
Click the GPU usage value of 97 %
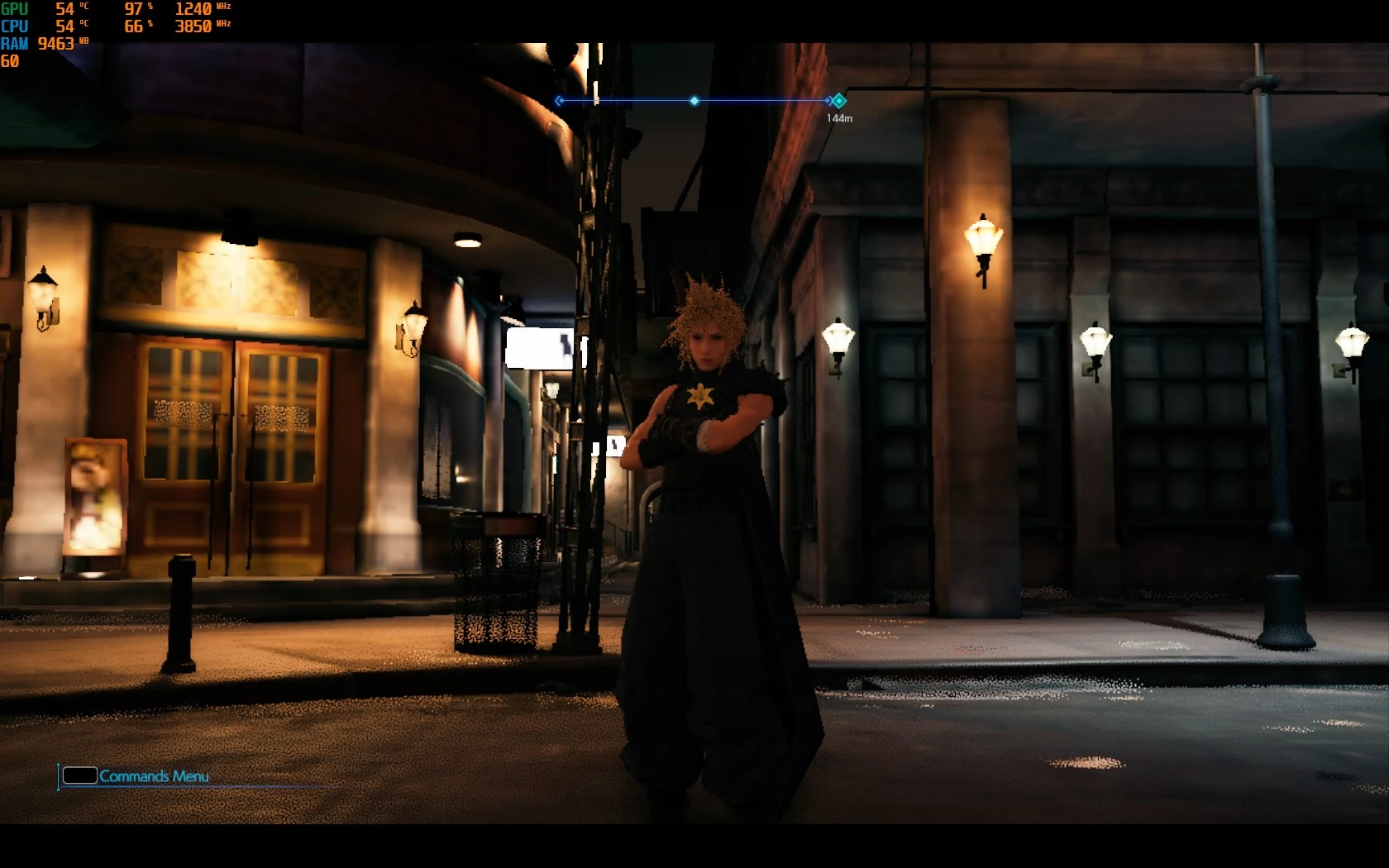(134, 10)
